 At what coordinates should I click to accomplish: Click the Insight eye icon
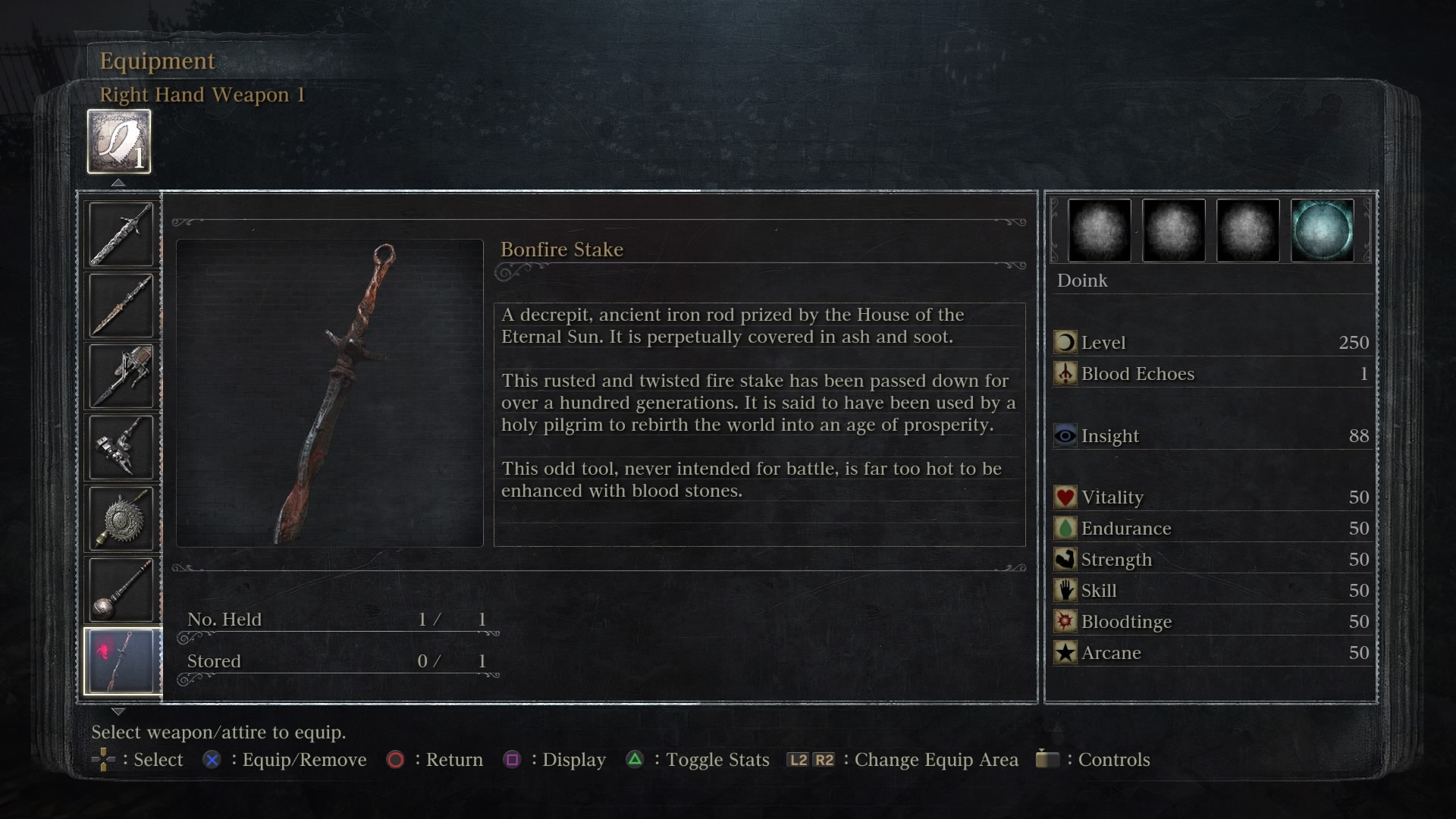(1065, 436)
